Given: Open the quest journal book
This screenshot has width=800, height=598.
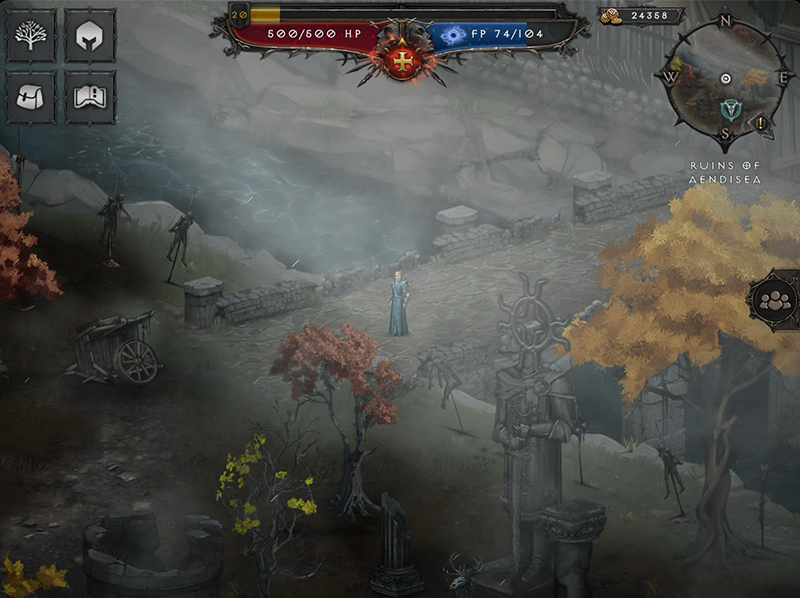Looking at the screenshot, I should [x=90, y=97].
